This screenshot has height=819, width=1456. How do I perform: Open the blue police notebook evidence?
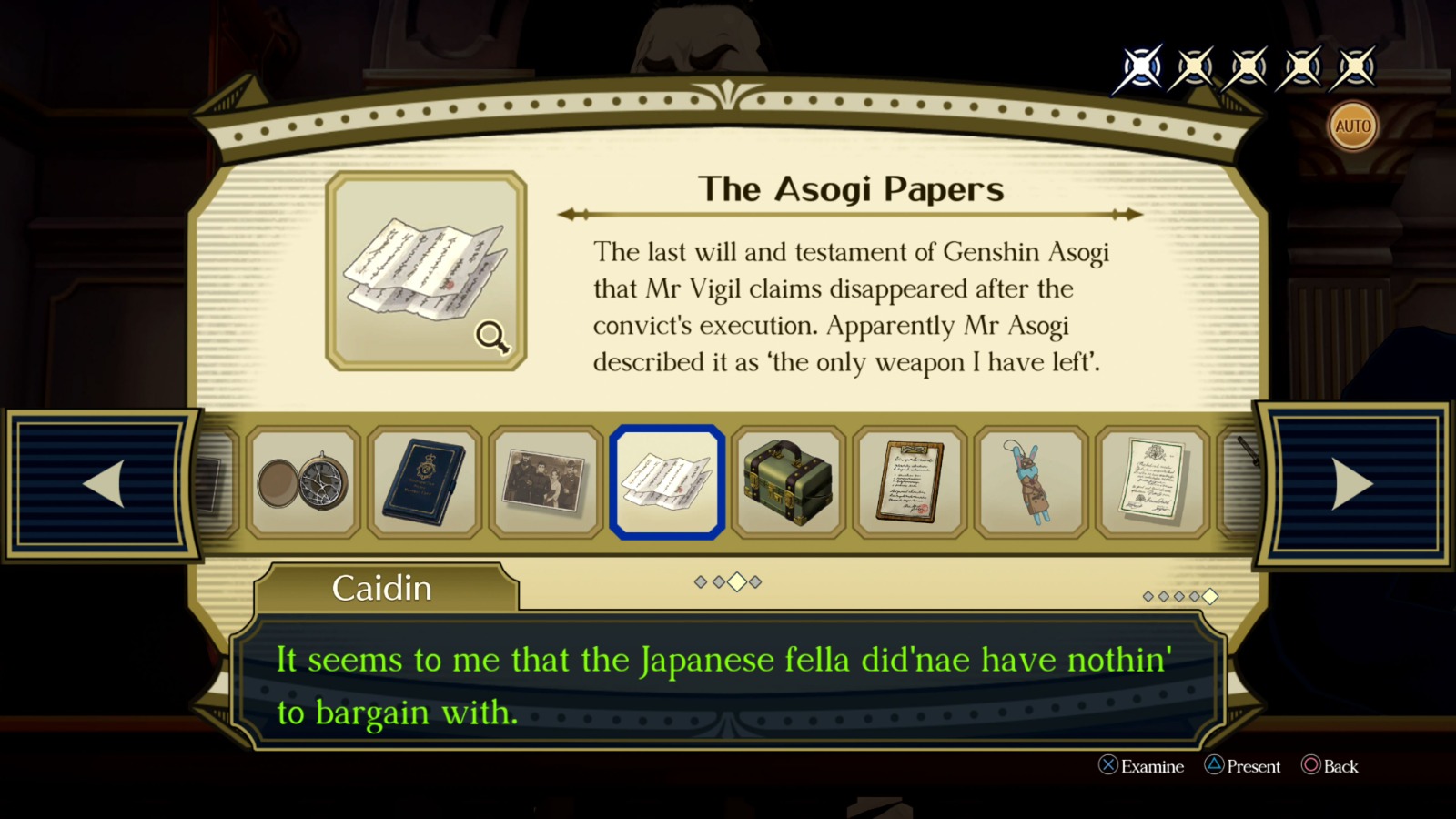click(x=425, y=481)
